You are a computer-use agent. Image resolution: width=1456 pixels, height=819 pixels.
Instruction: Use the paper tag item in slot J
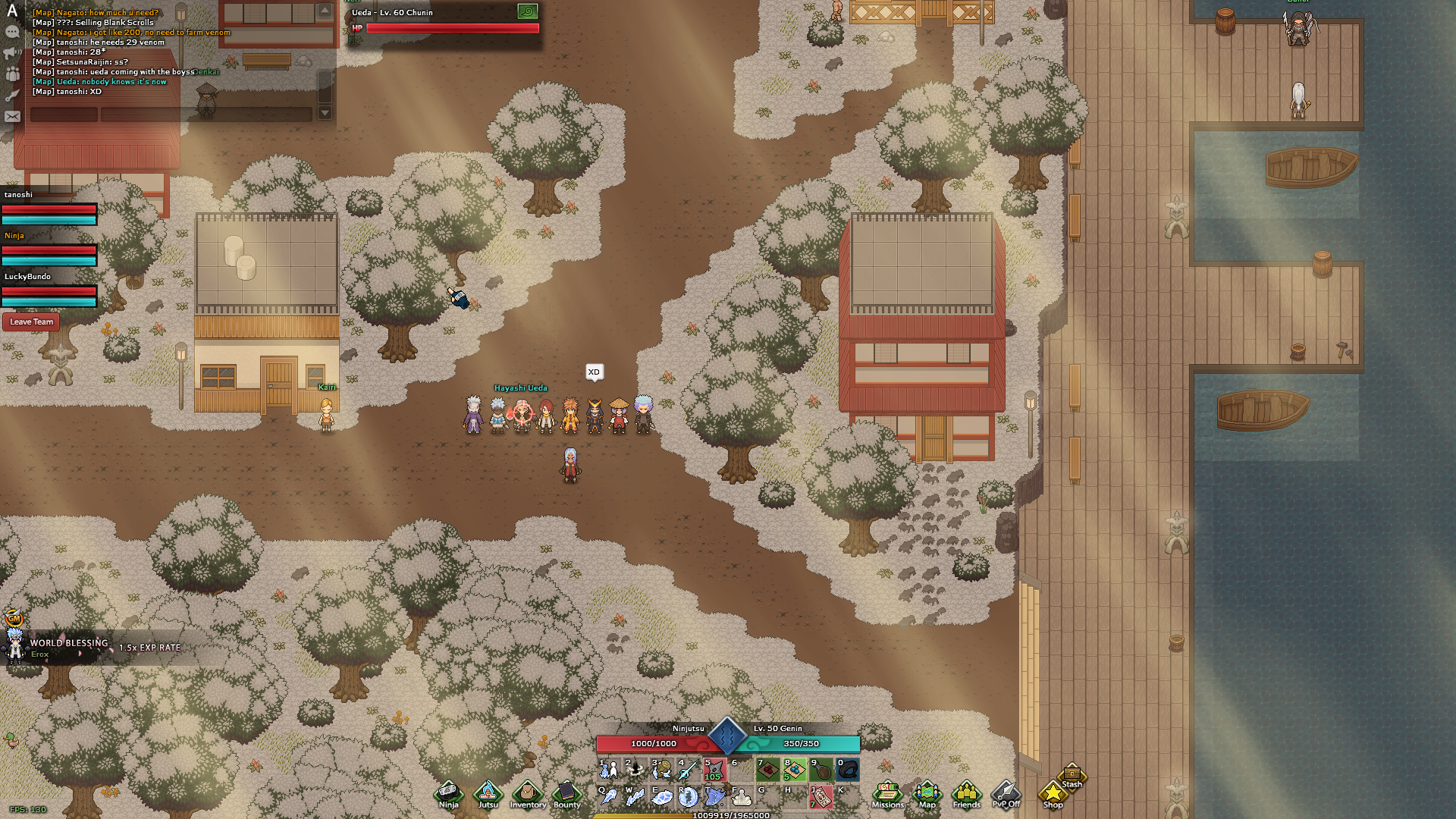(821, 796)
